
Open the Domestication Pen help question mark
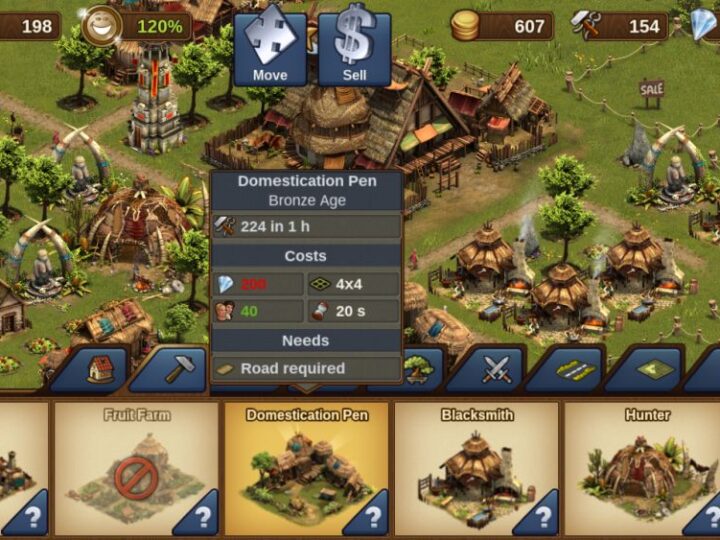pyautogui.click(x=373, y=516)
